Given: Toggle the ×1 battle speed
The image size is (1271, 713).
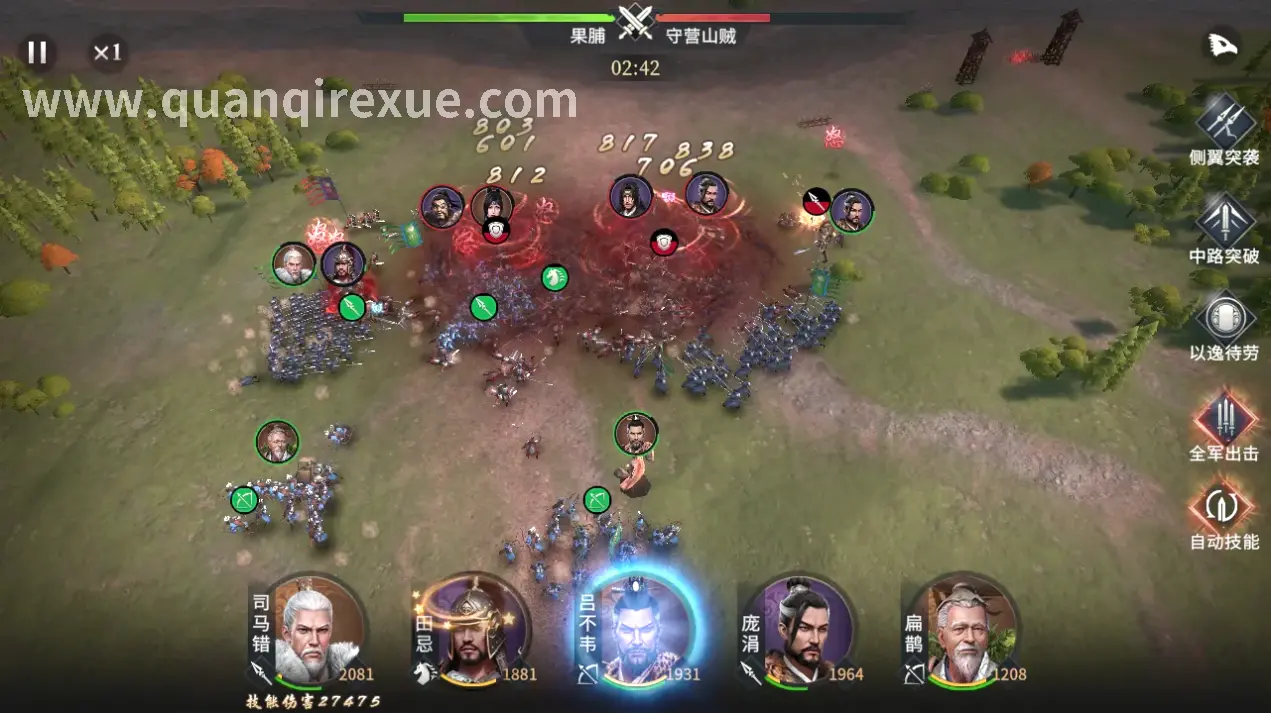Looking at the screenshot, I should point(107,52).
